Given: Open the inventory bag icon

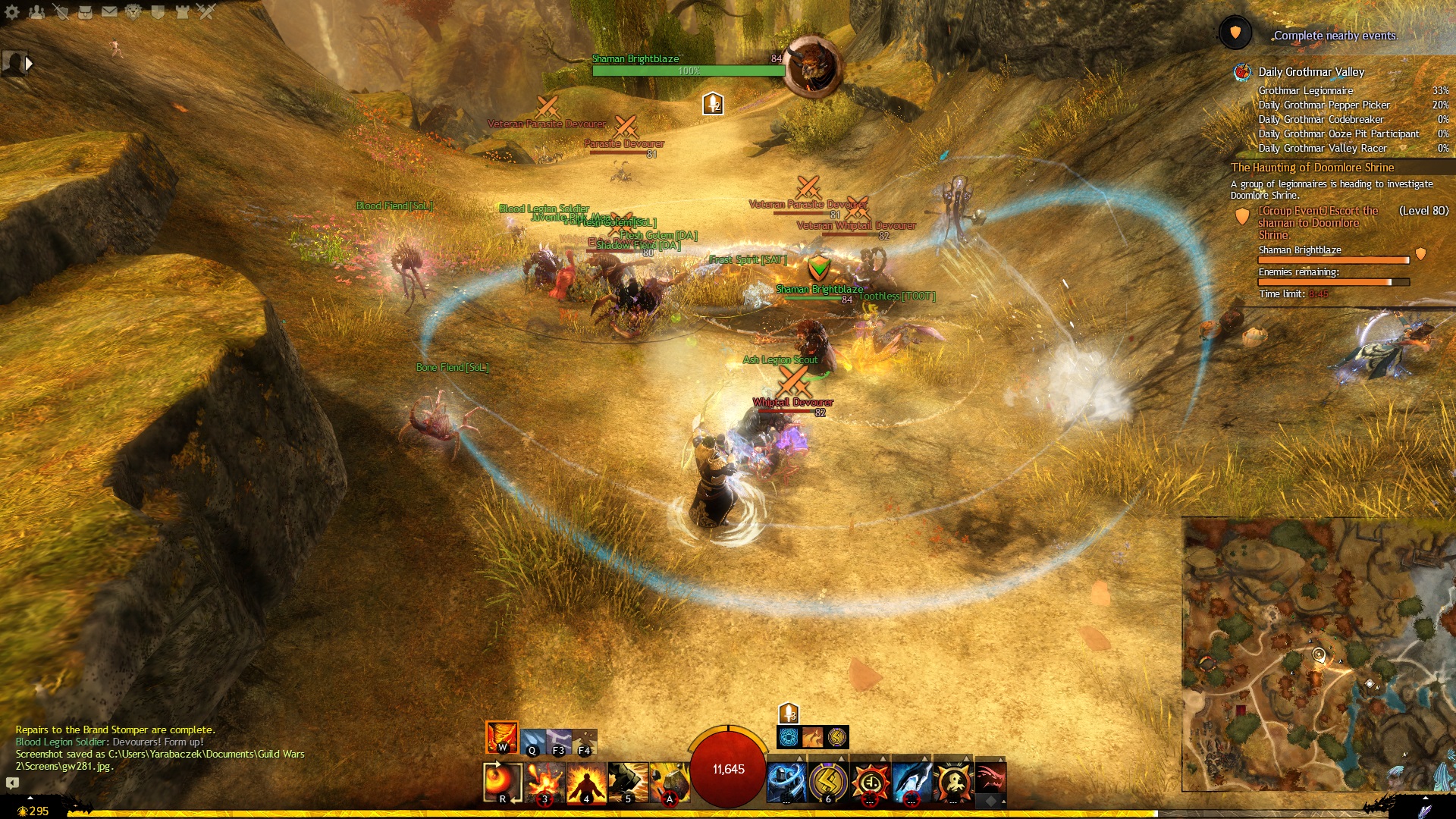Looking at the screenshot, I should tap(85, 11).
